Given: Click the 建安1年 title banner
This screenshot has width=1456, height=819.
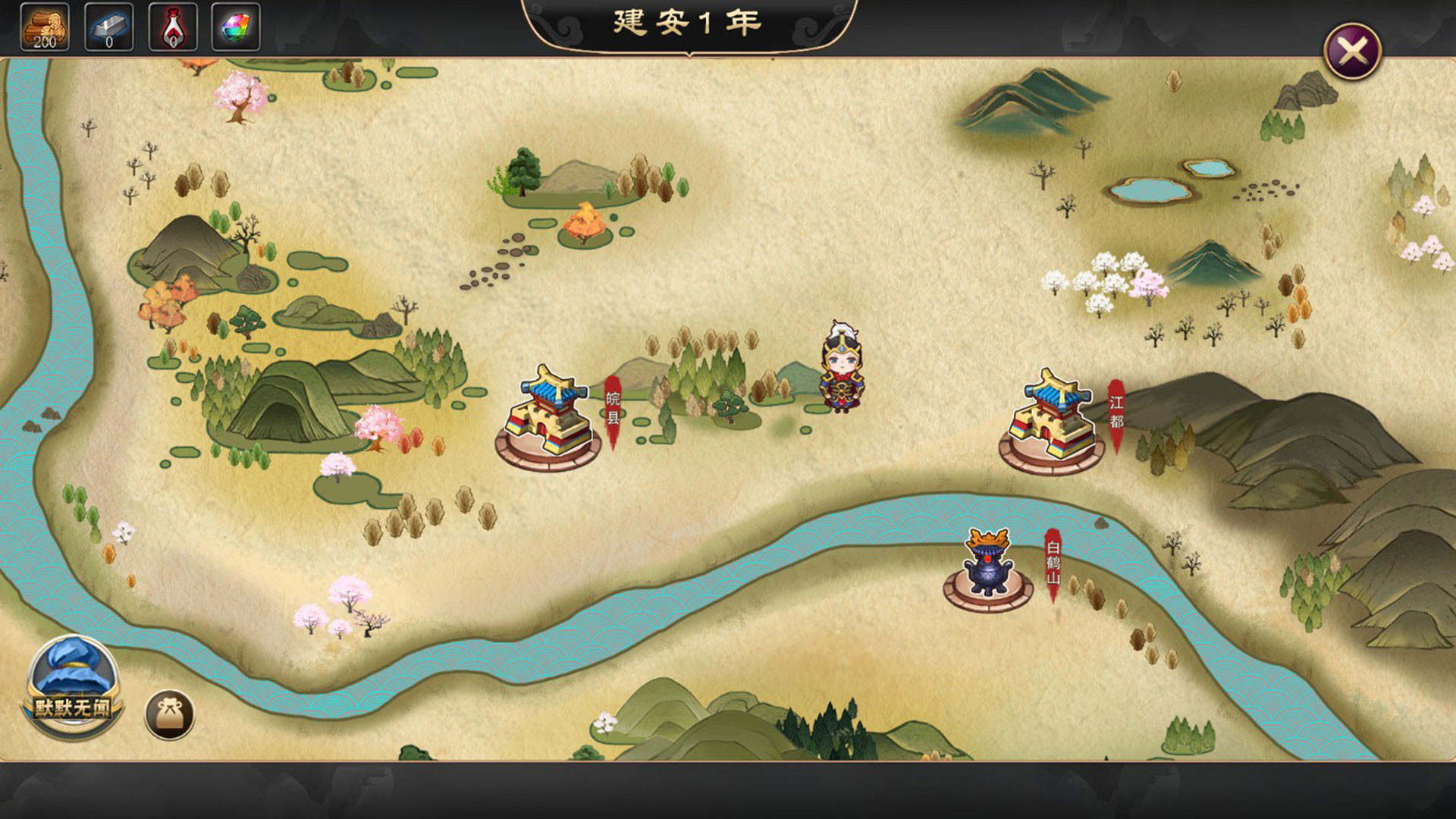Looking at the screenshot, I should [686, 23].
